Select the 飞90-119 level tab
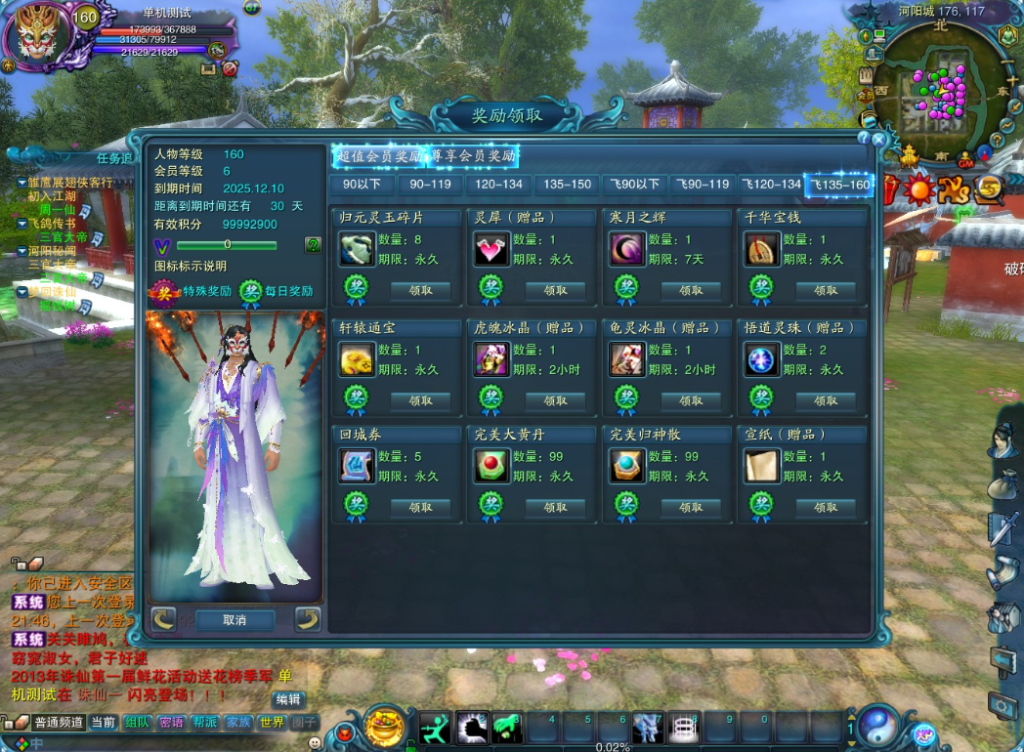Screen dimensions: 1024x752 [703, 184]
